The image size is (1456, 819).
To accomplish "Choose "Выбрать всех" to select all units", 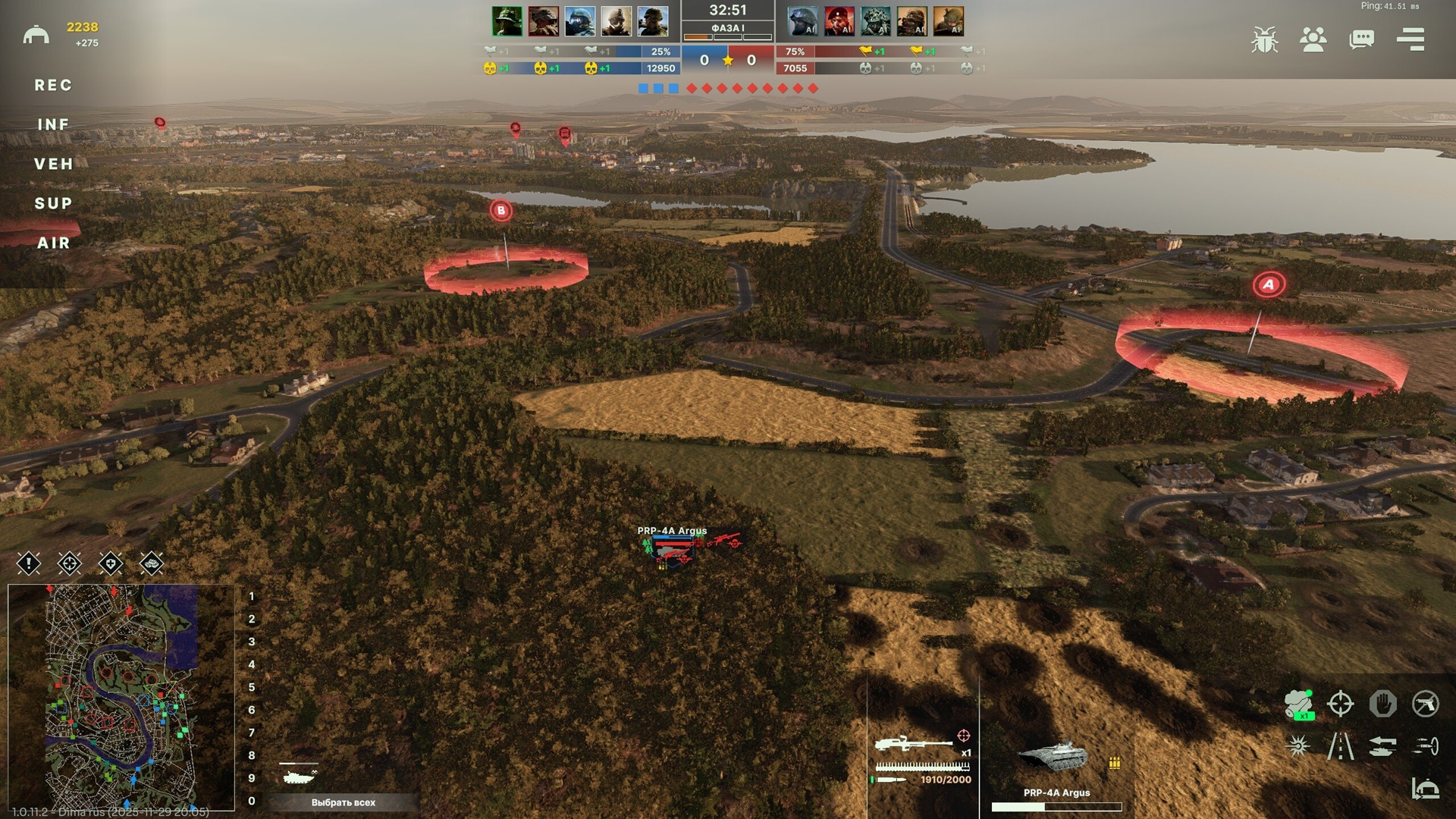I will coord(343,802).
